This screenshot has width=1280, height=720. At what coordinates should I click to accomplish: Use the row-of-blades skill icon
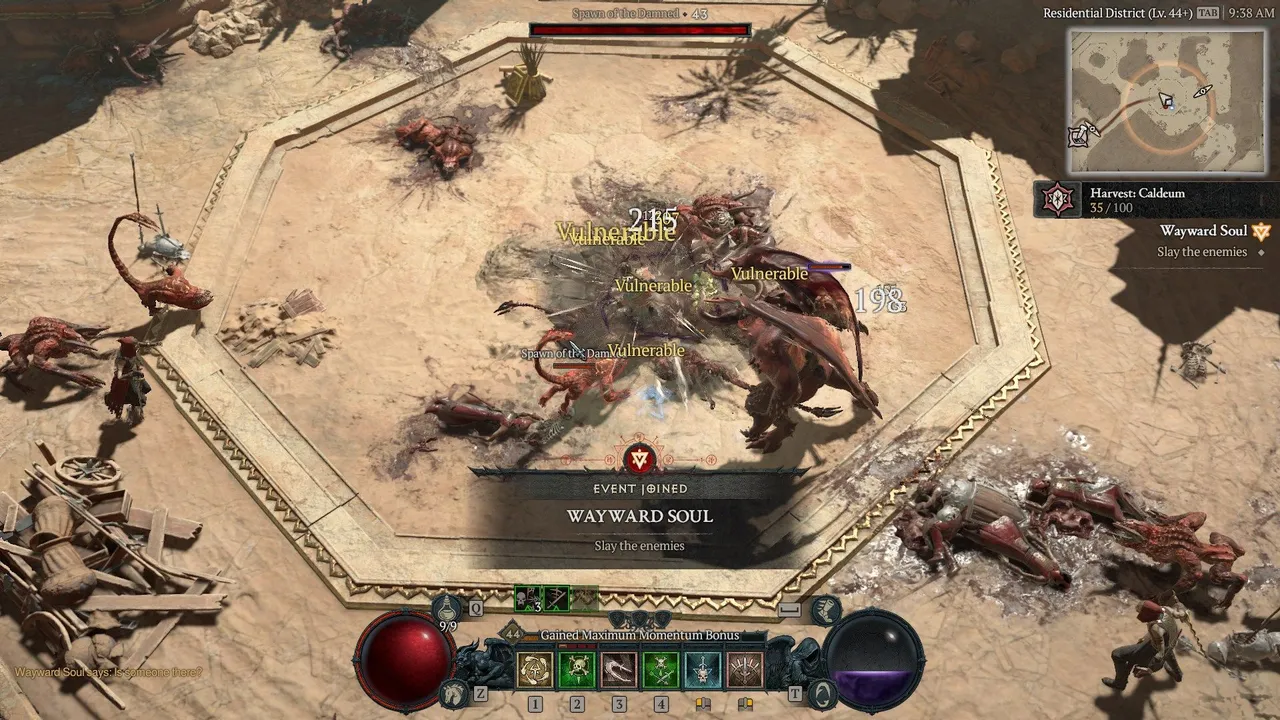pyautogui.click(x=745, y=670)
